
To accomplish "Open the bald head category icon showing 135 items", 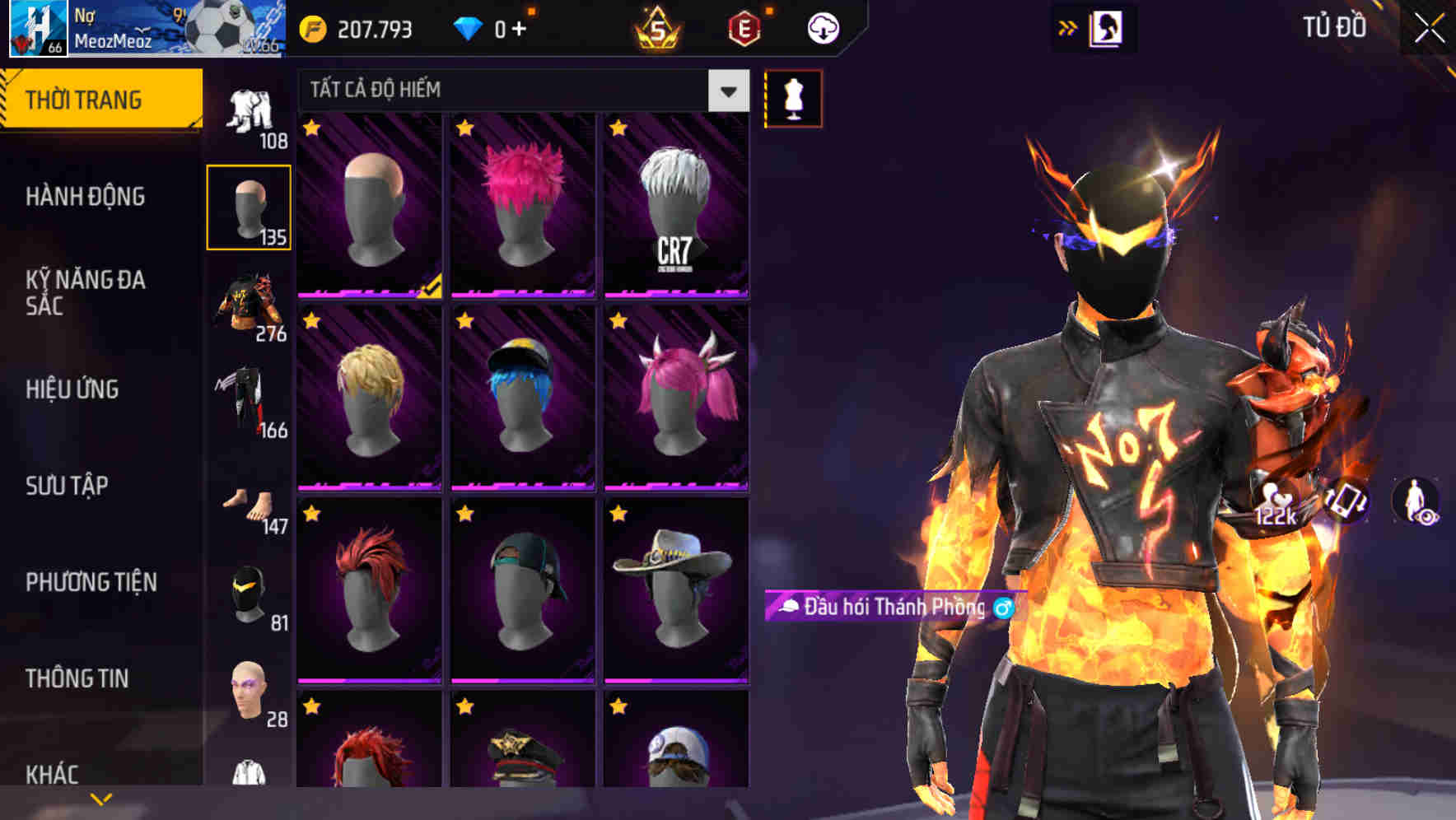I will click(x=250, y=204).
